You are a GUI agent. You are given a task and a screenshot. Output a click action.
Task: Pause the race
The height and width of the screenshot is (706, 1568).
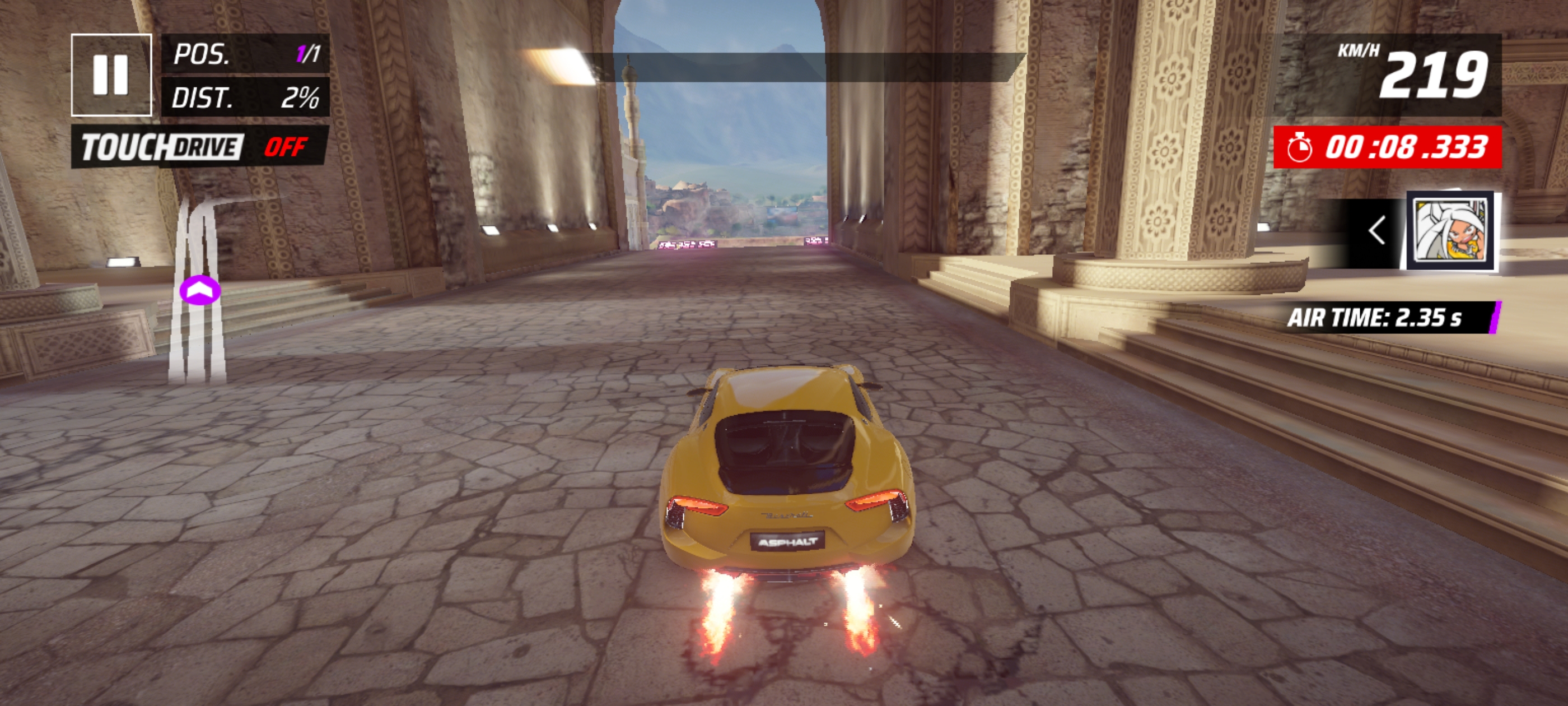pos(111,75)
